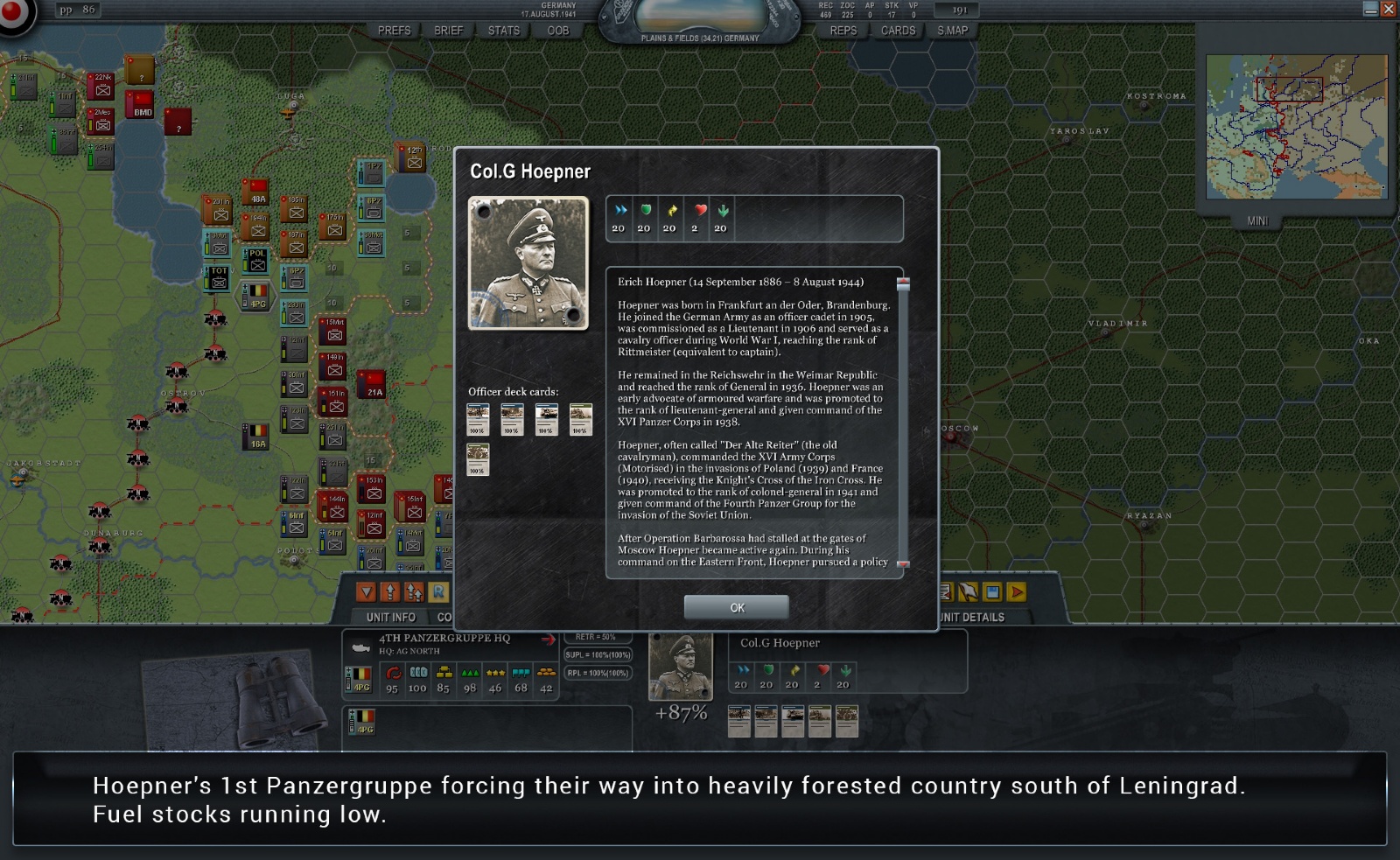Open the OOB order of battle
The image size is (1400, 860).
click(x=557, y=31)
